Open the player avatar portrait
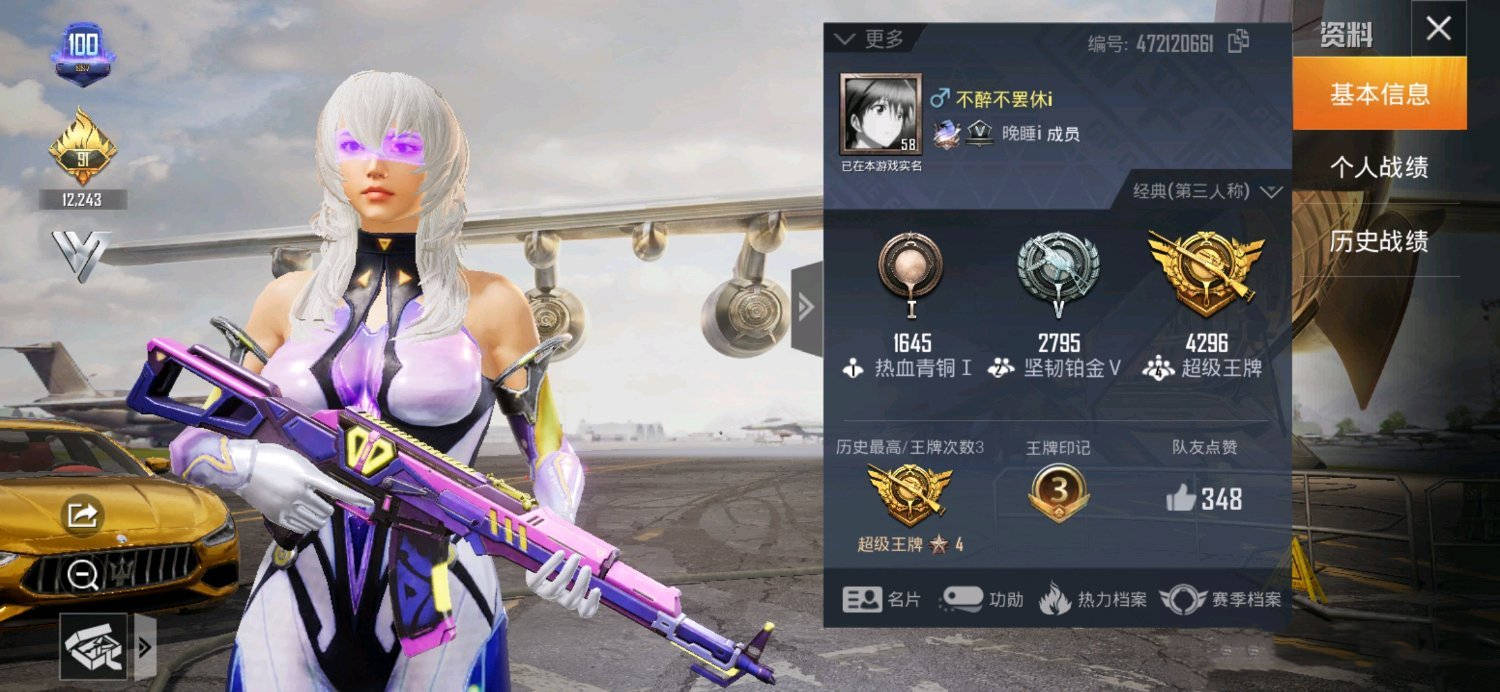This screenshot has height=692, width=1500. [881, 113]
